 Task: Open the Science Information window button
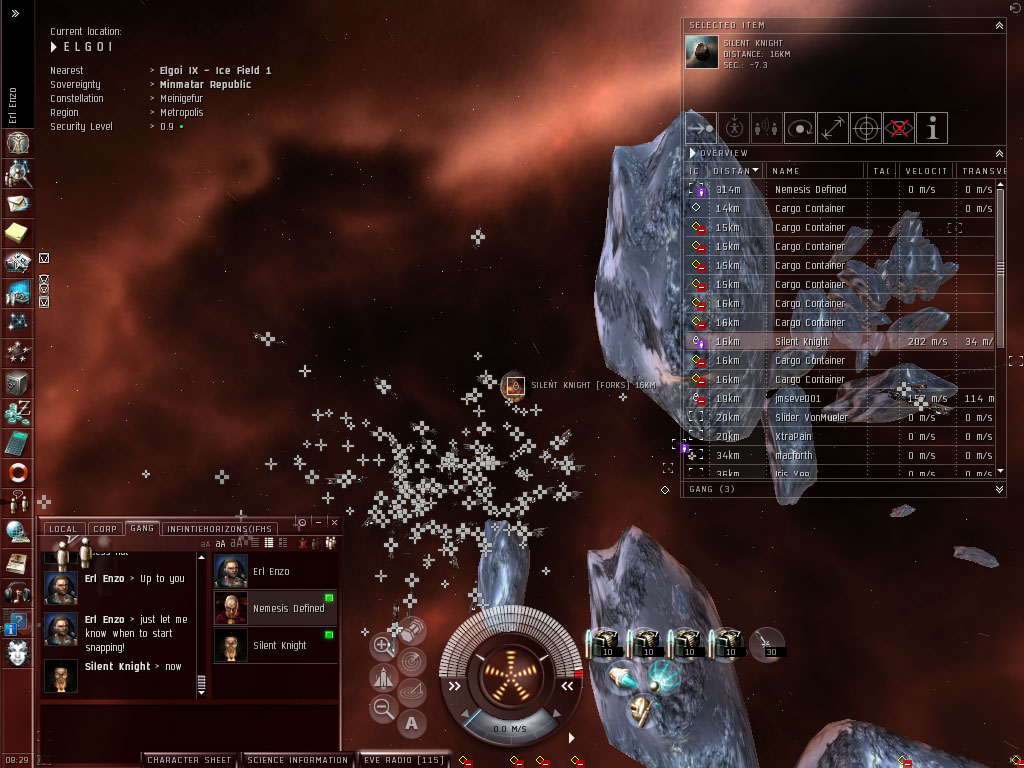297,760
